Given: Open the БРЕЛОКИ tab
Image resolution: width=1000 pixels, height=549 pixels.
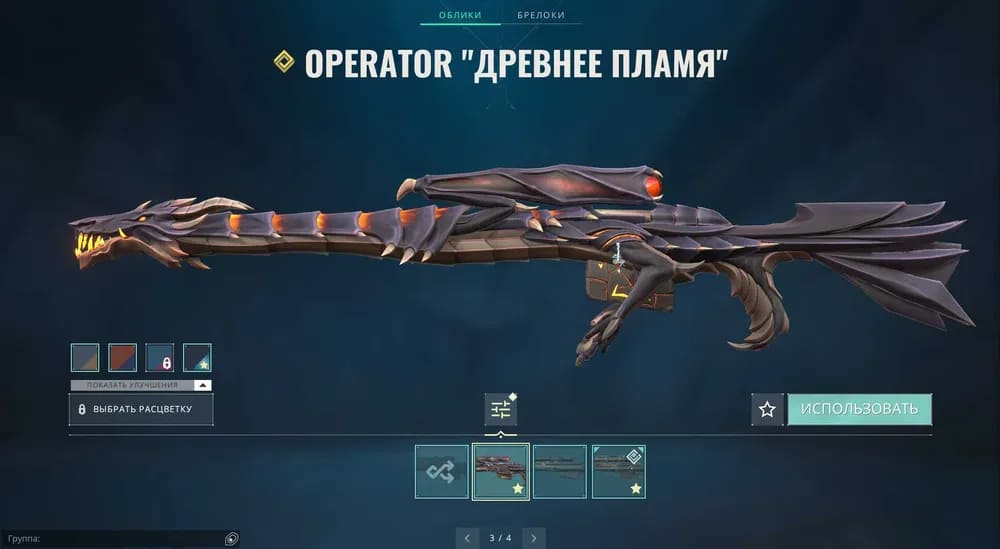Looking at the screenshot, I should [541, 15].
